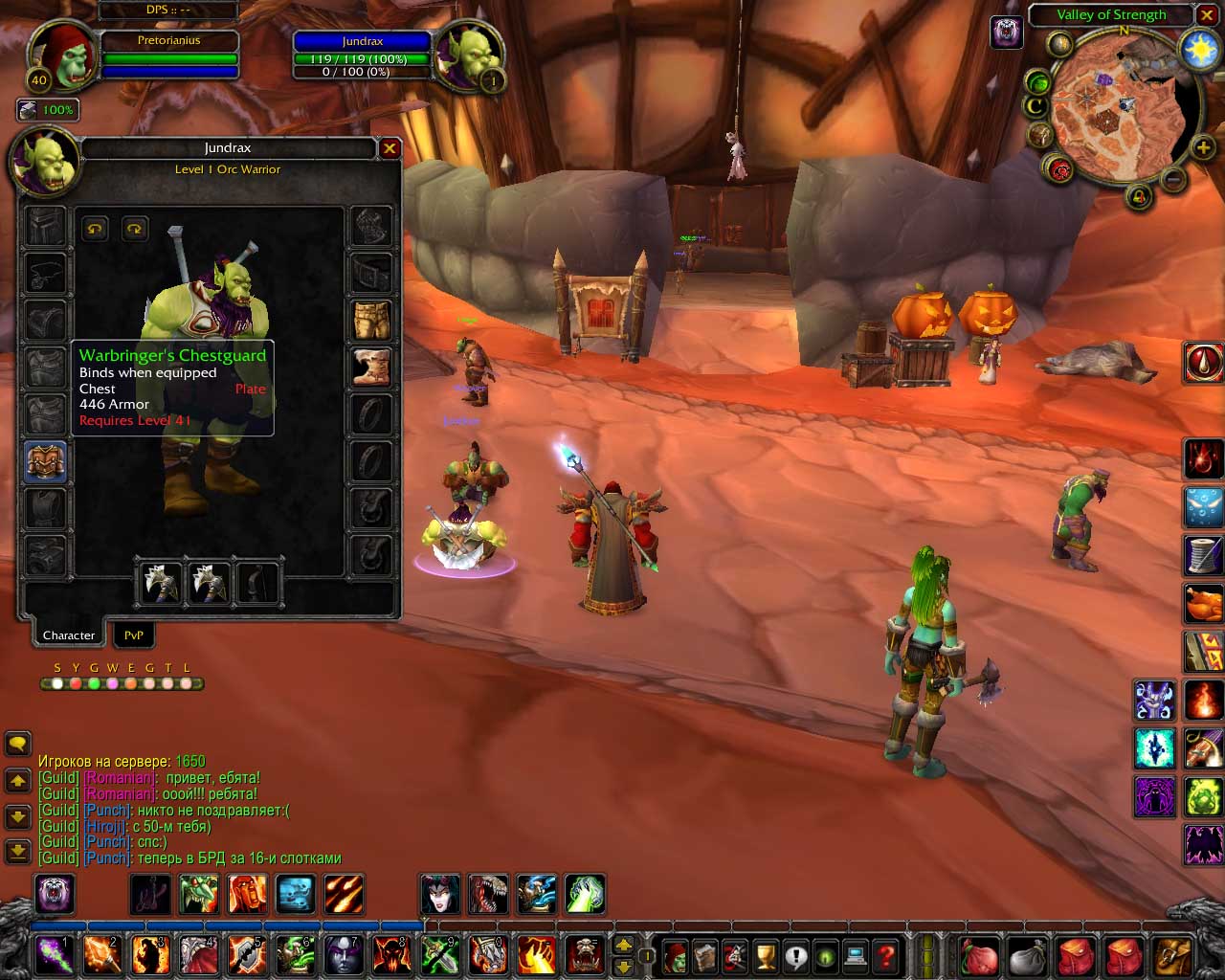The image size is (1225, 980).
Task: Close the Valley of Strength minimap
Action: pos(1207,14)
